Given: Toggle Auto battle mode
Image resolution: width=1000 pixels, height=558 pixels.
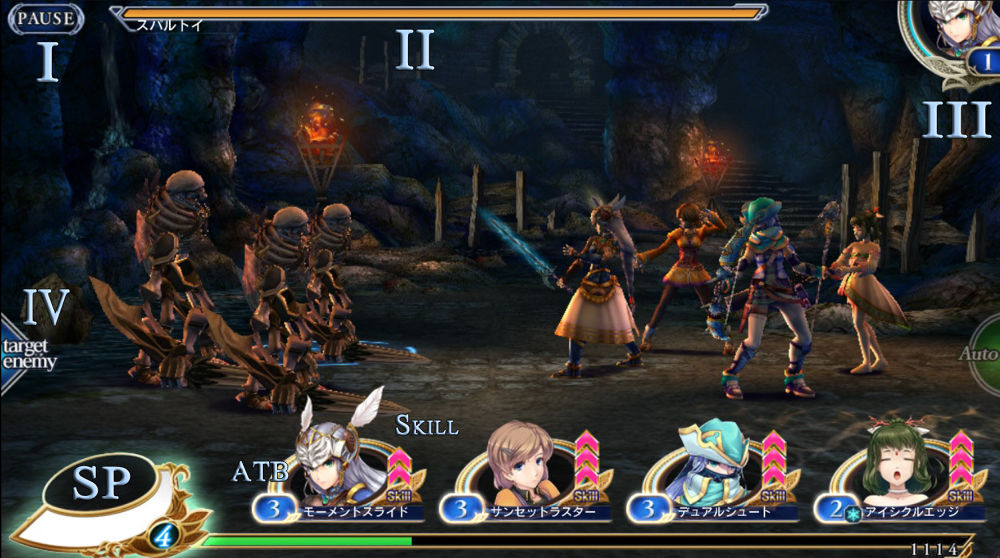Looking at the screenshot, I should click(x=981, y=354).
